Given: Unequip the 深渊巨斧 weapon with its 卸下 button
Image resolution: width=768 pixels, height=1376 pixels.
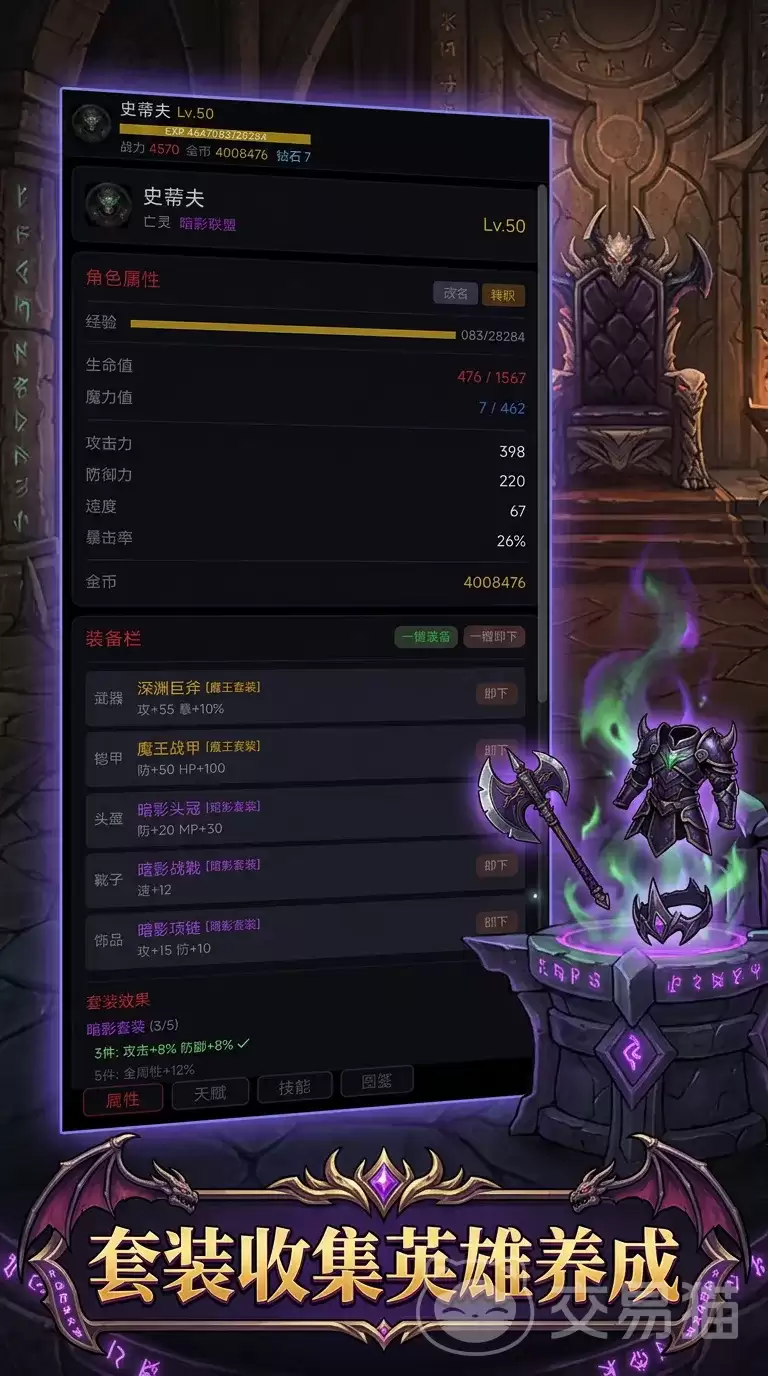Looking at the screenshot, I should tap(497, 694).
